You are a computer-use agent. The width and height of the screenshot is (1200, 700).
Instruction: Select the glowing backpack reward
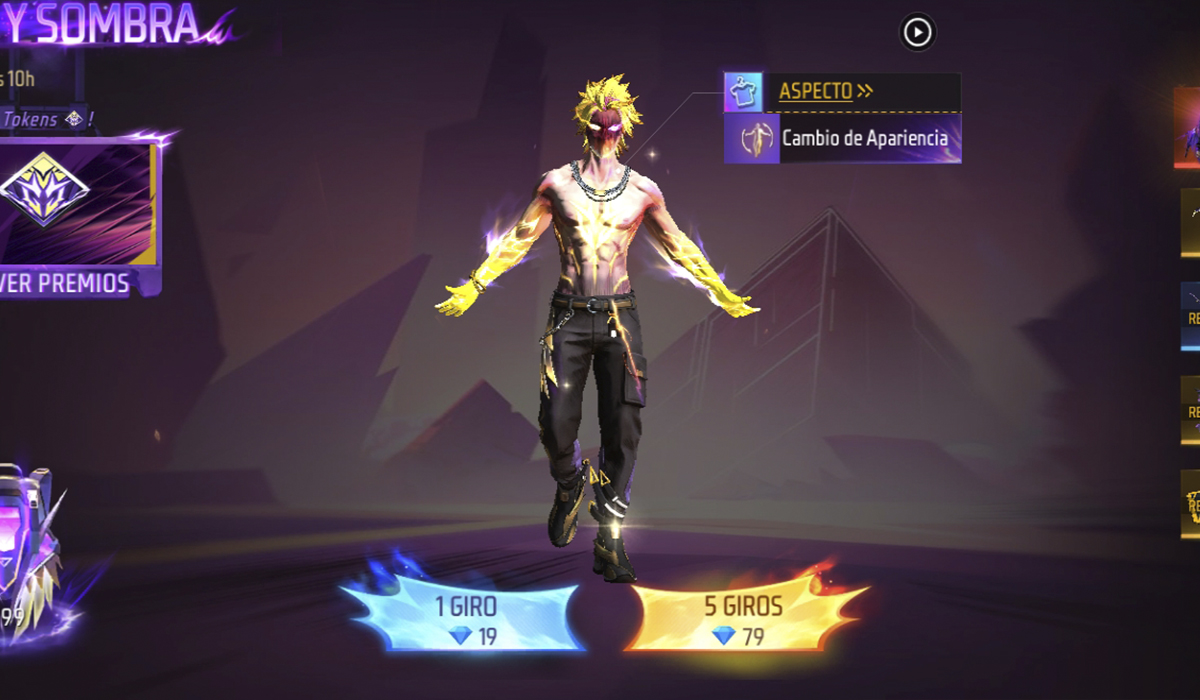pyautogui.click(x=25, y=540)
